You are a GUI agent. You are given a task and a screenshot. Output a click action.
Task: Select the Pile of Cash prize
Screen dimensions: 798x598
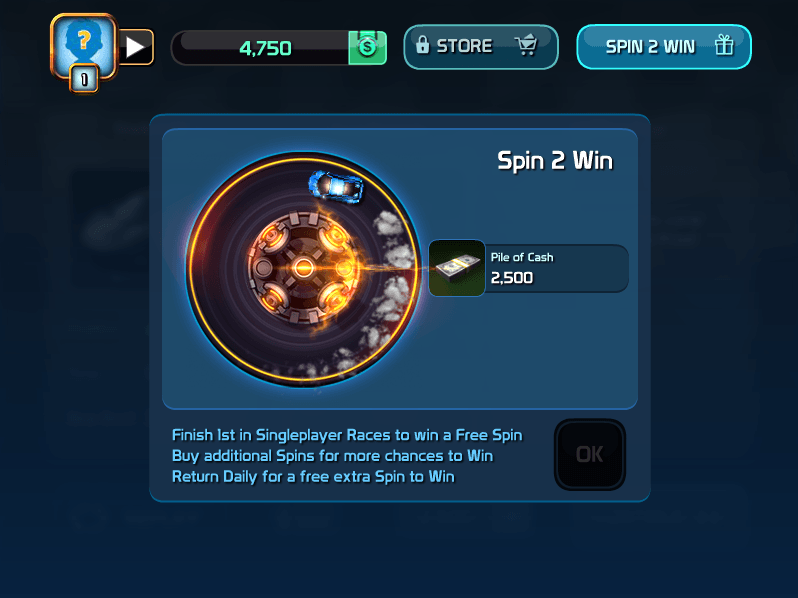pos(528,269)
